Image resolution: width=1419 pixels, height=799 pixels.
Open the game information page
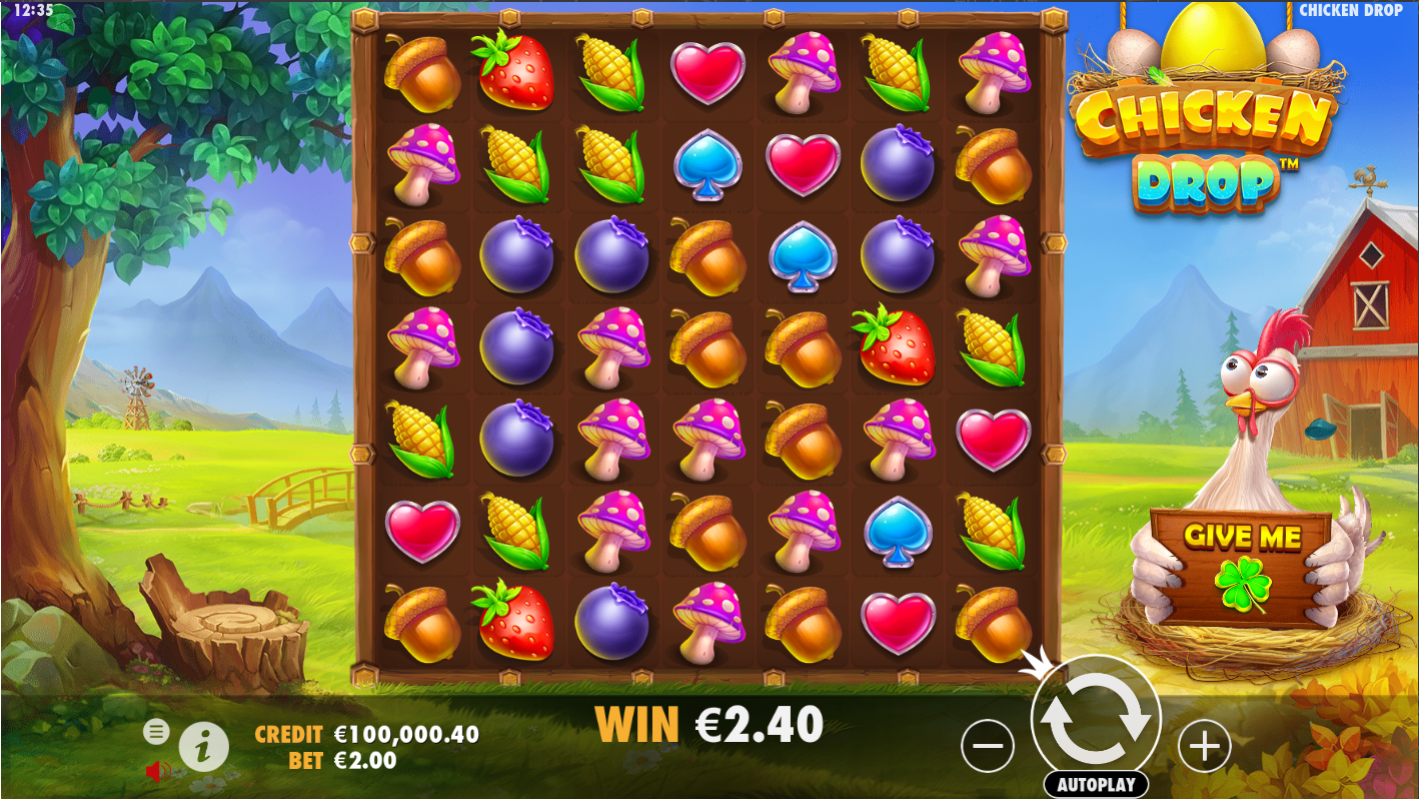click(x=204, y=745)
